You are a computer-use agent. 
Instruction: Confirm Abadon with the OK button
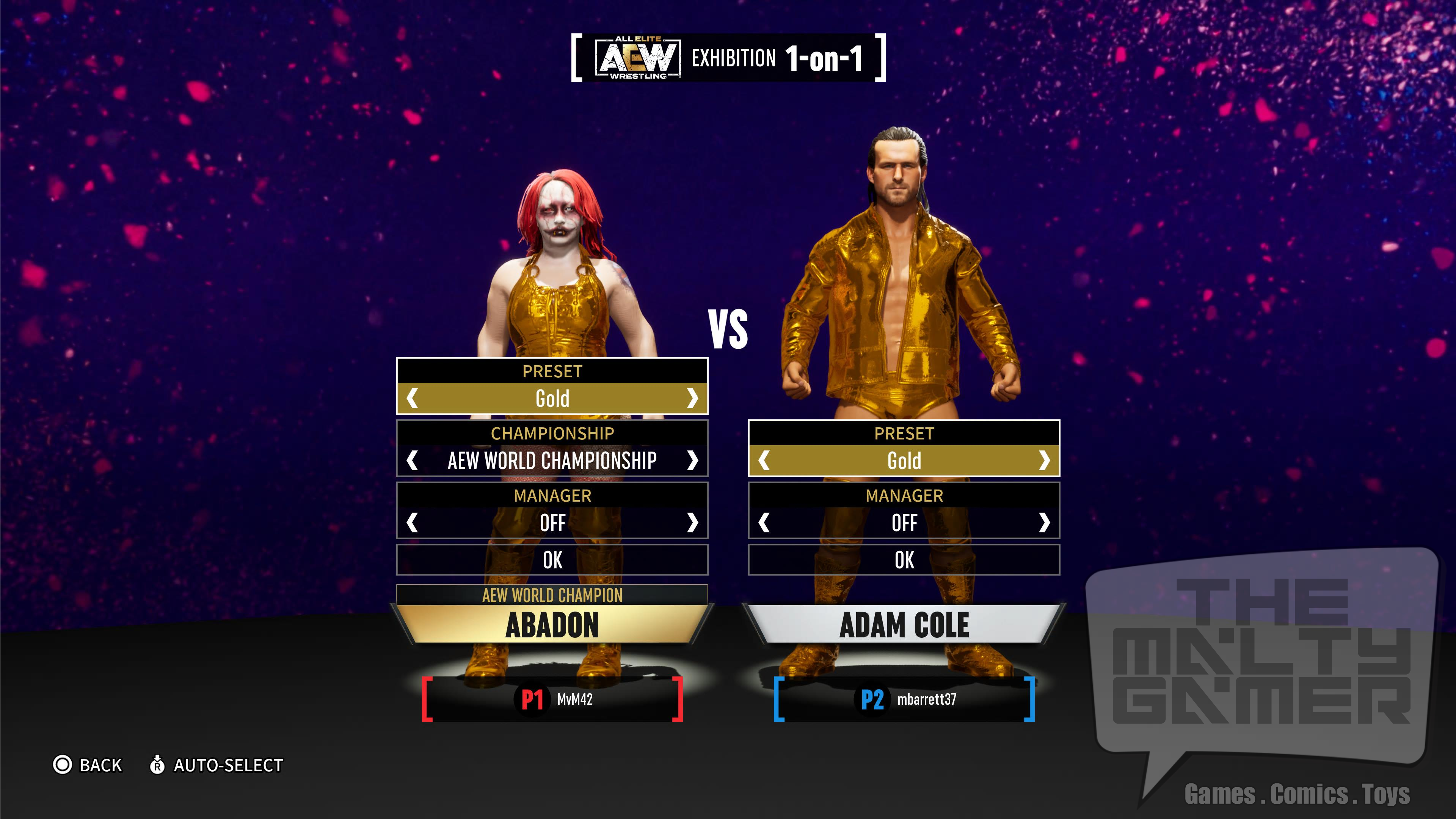pos(552,560)
